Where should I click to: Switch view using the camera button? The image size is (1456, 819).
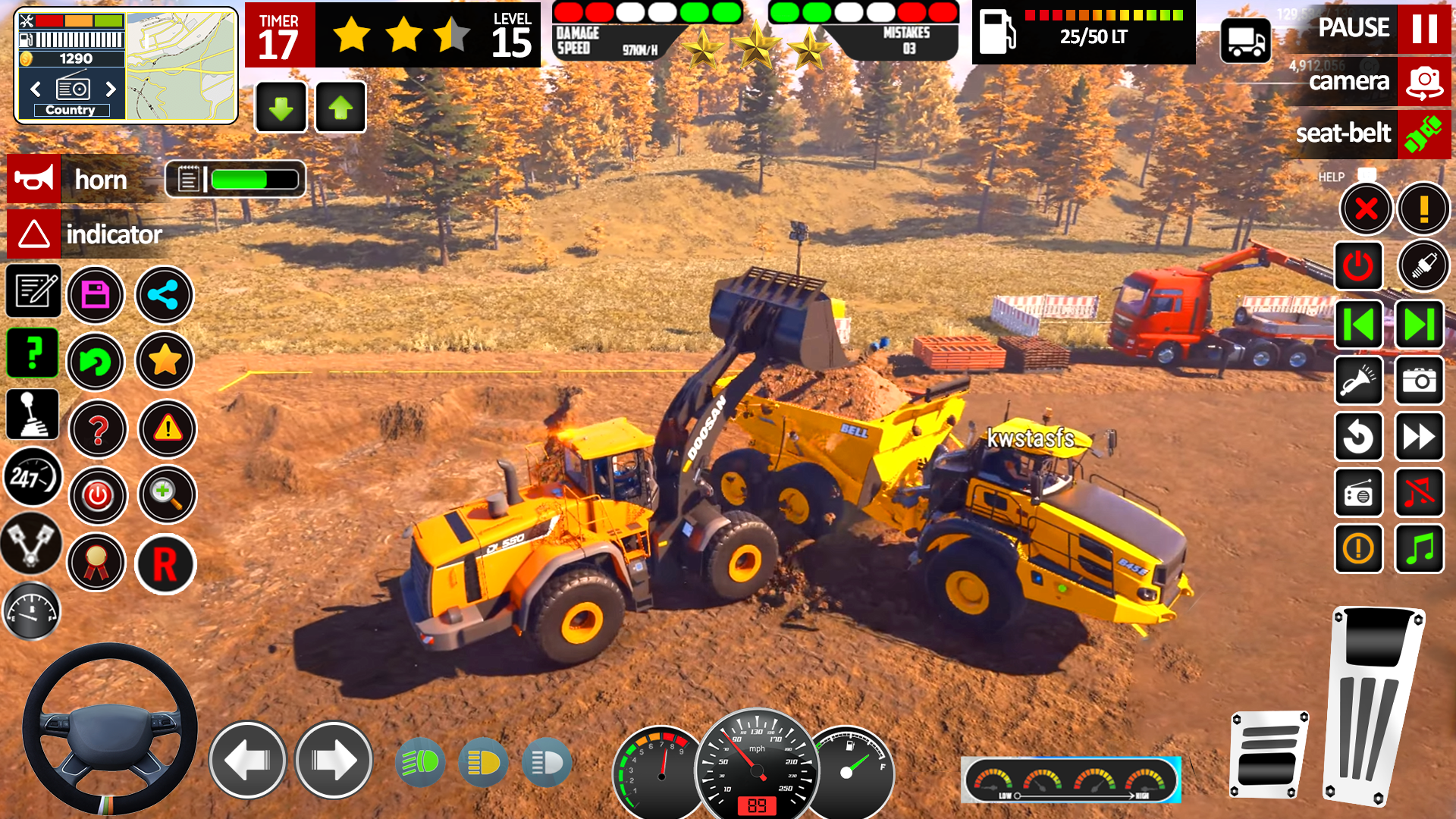1423,82
